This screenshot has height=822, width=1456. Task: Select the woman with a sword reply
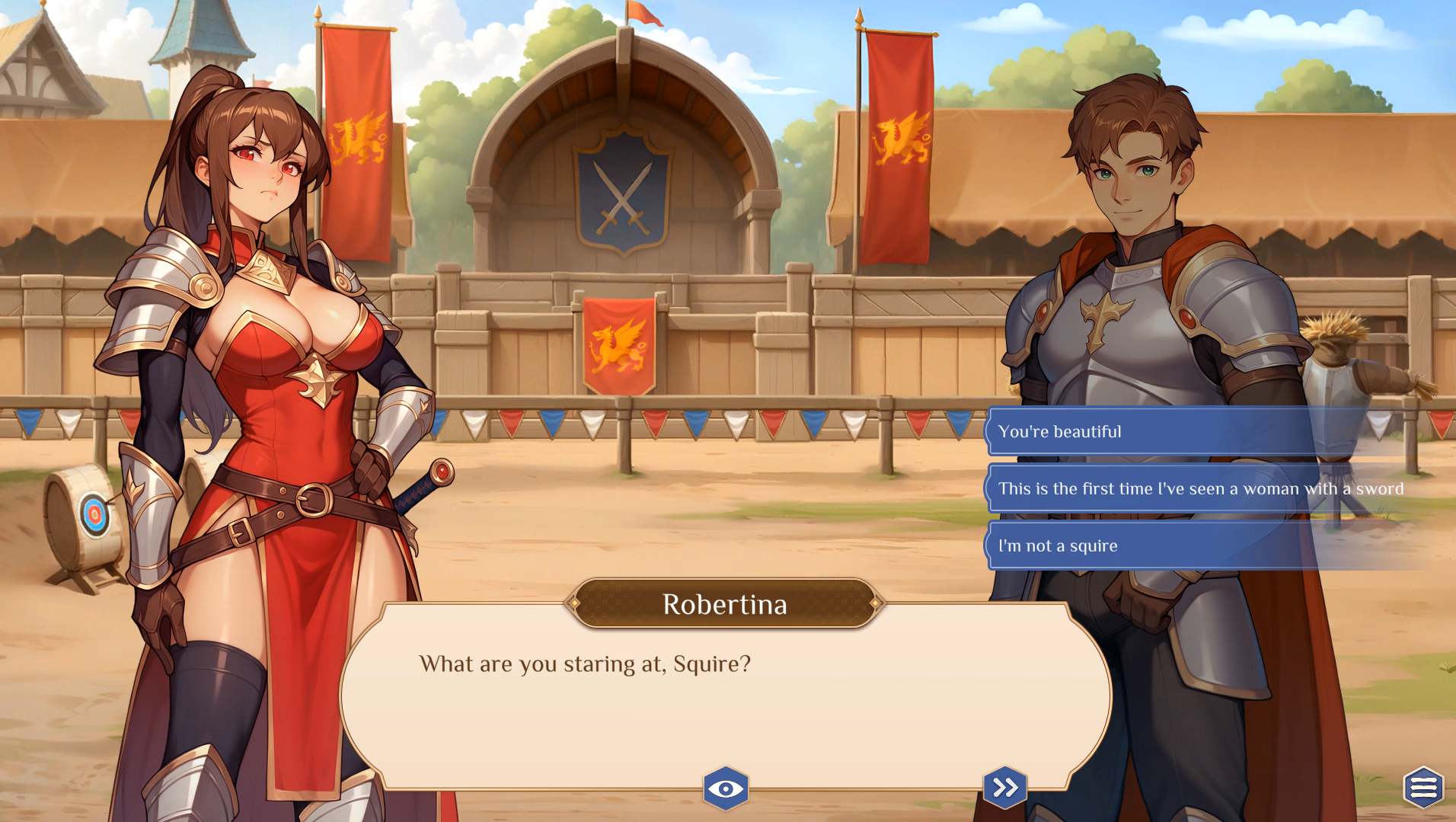pyautogui.click(x=1200, y=489)
